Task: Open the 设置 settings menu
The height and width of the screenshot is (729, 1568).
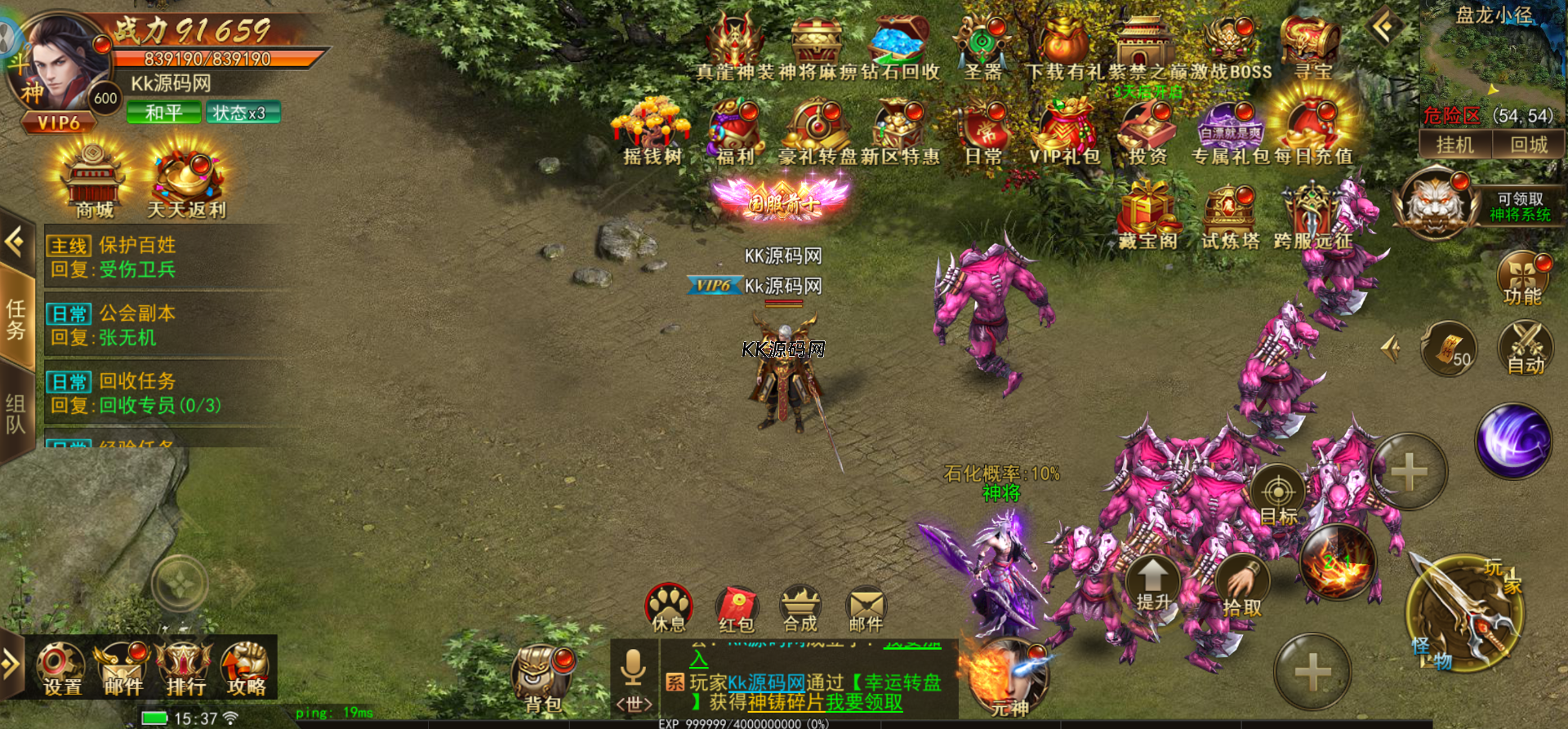Action: [x=61, y=668]
